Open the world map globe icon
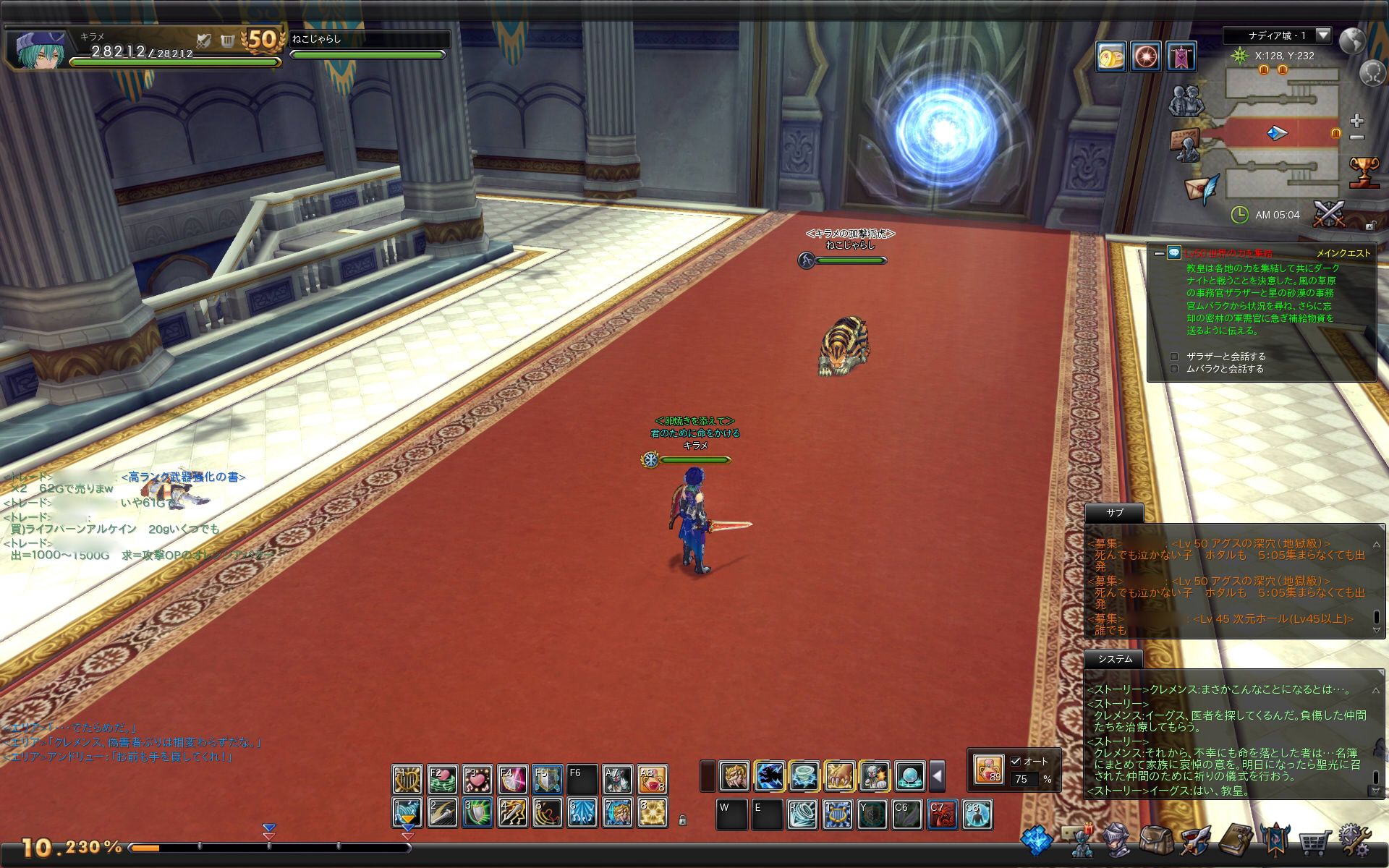Image resolution: width=1389 pixels, height=868 pixels. (x=1351, y=41)
